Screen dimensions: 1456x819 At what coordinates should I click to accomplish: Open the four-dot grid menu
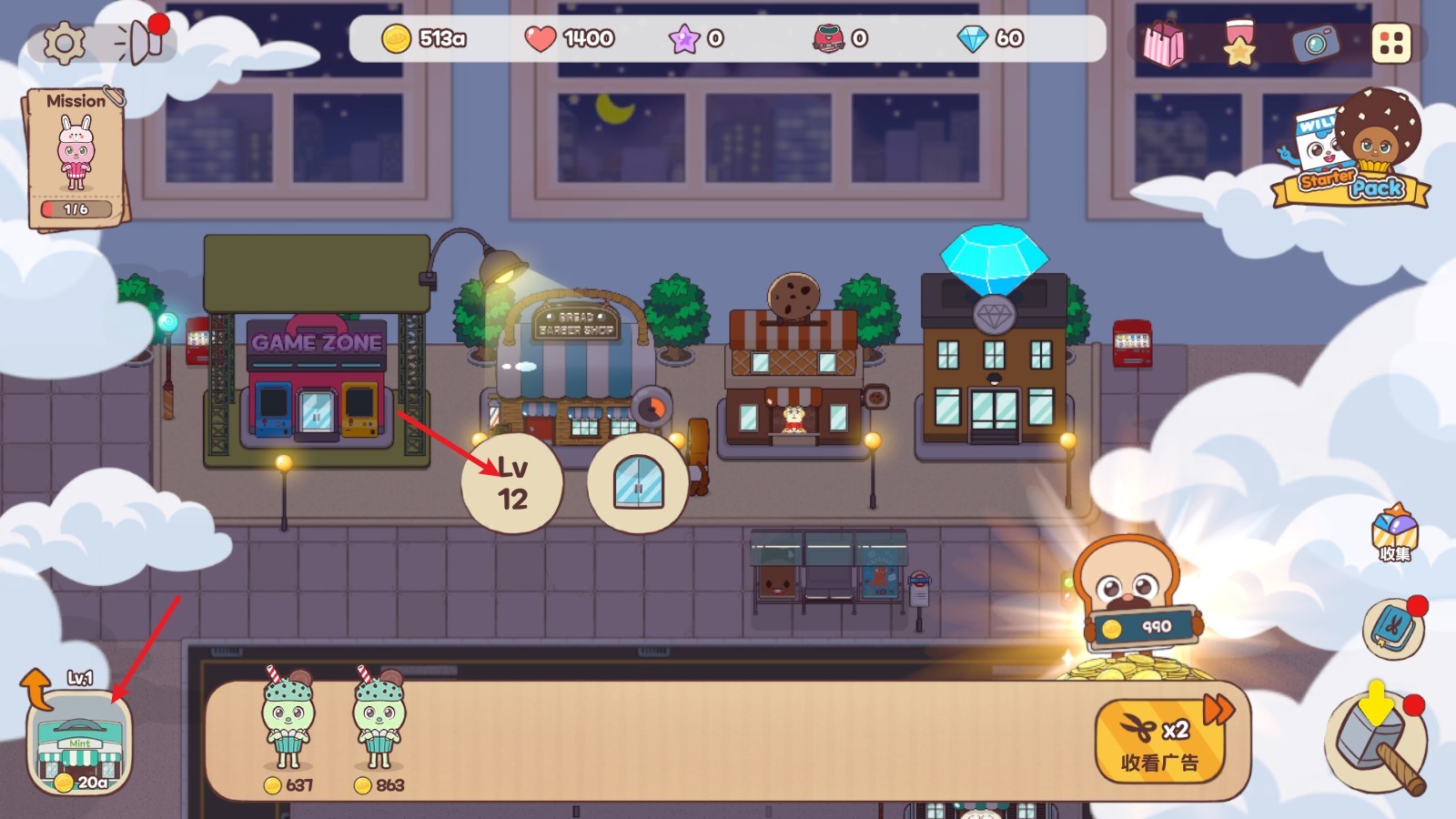coord(1390,43)
